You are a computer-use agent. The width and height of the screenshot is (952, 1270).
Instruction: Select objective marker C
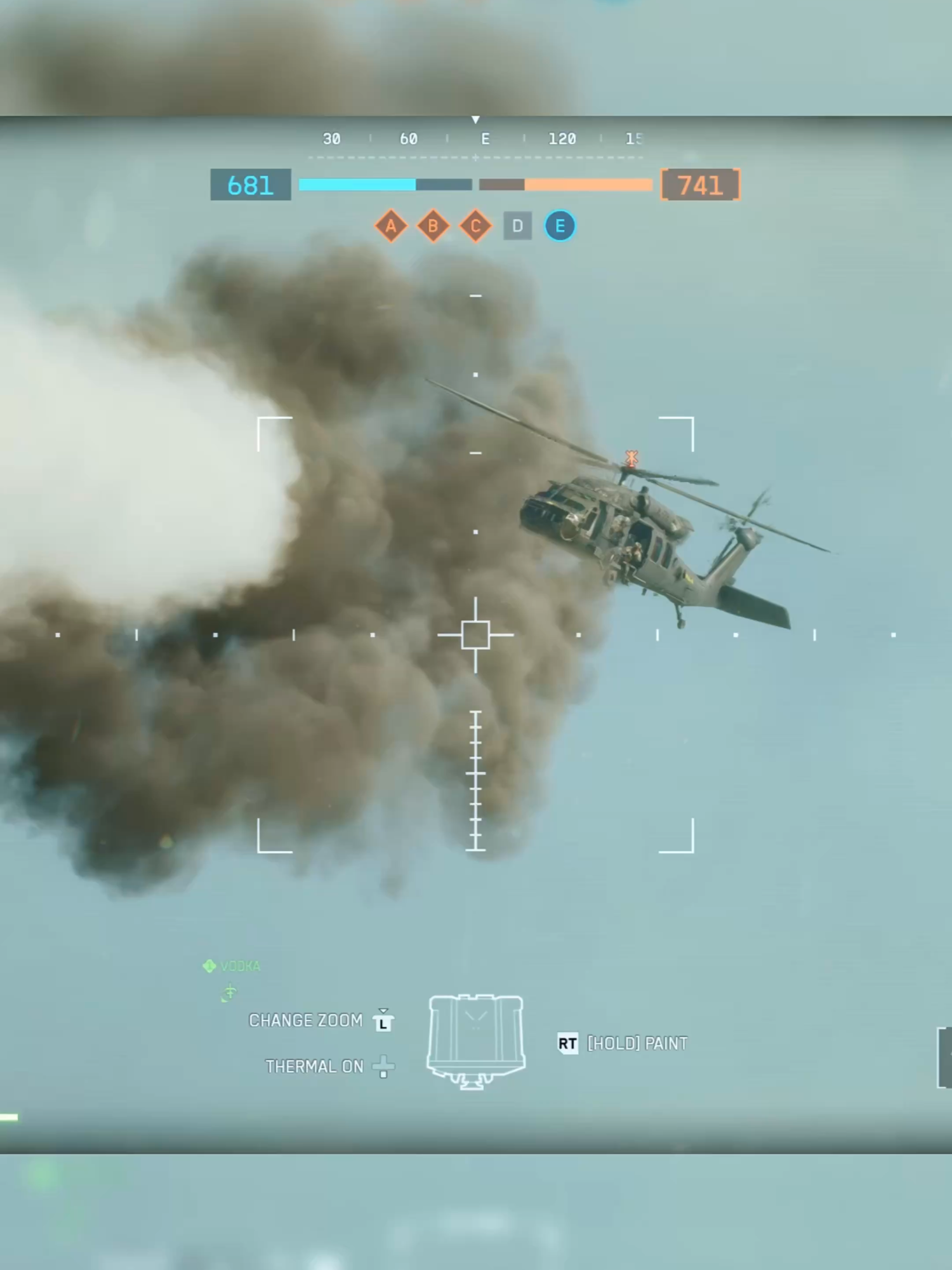[475, 226]
